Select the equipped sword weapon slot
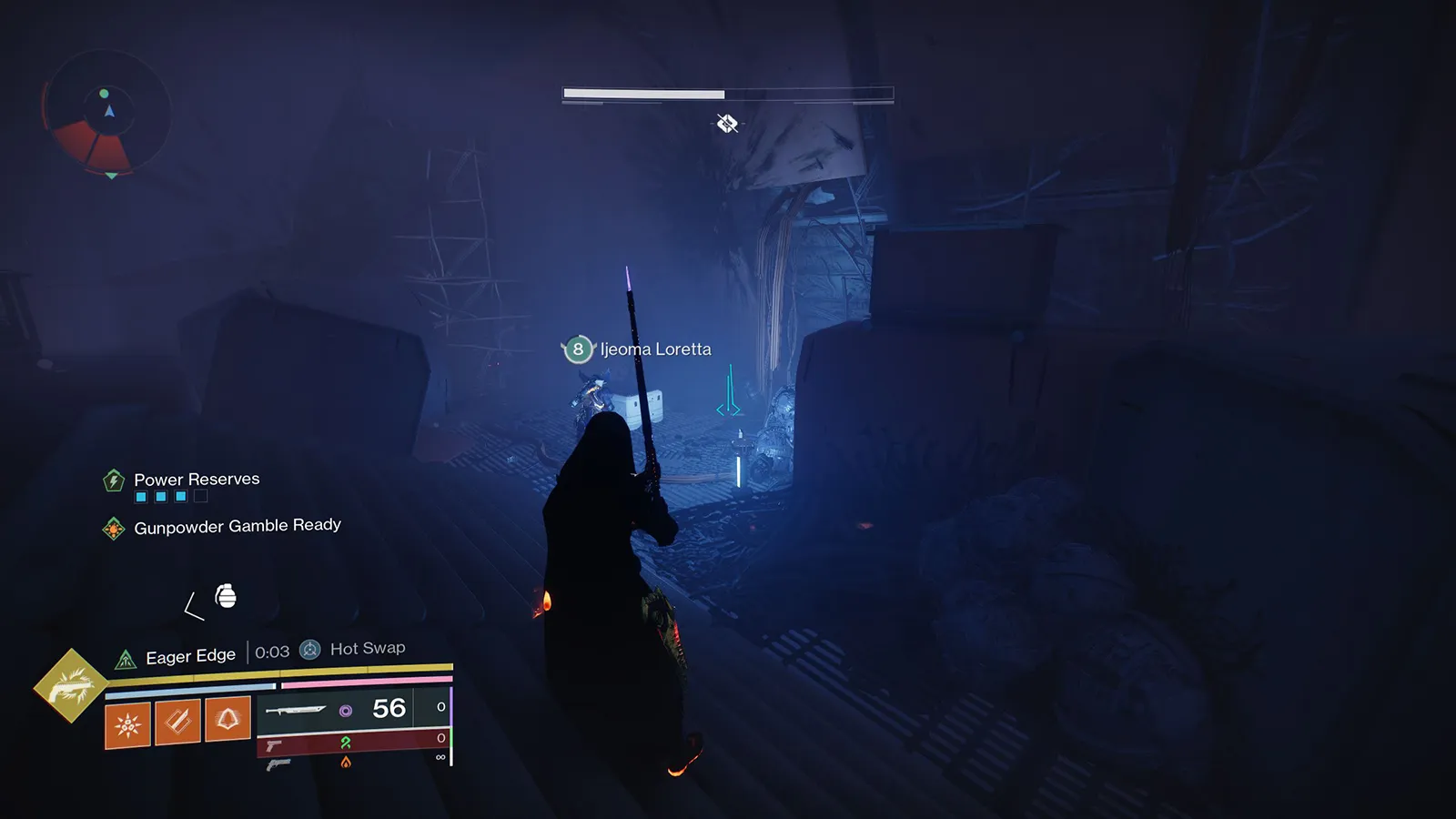This screenshot has width=1456, height=819. 296,710
